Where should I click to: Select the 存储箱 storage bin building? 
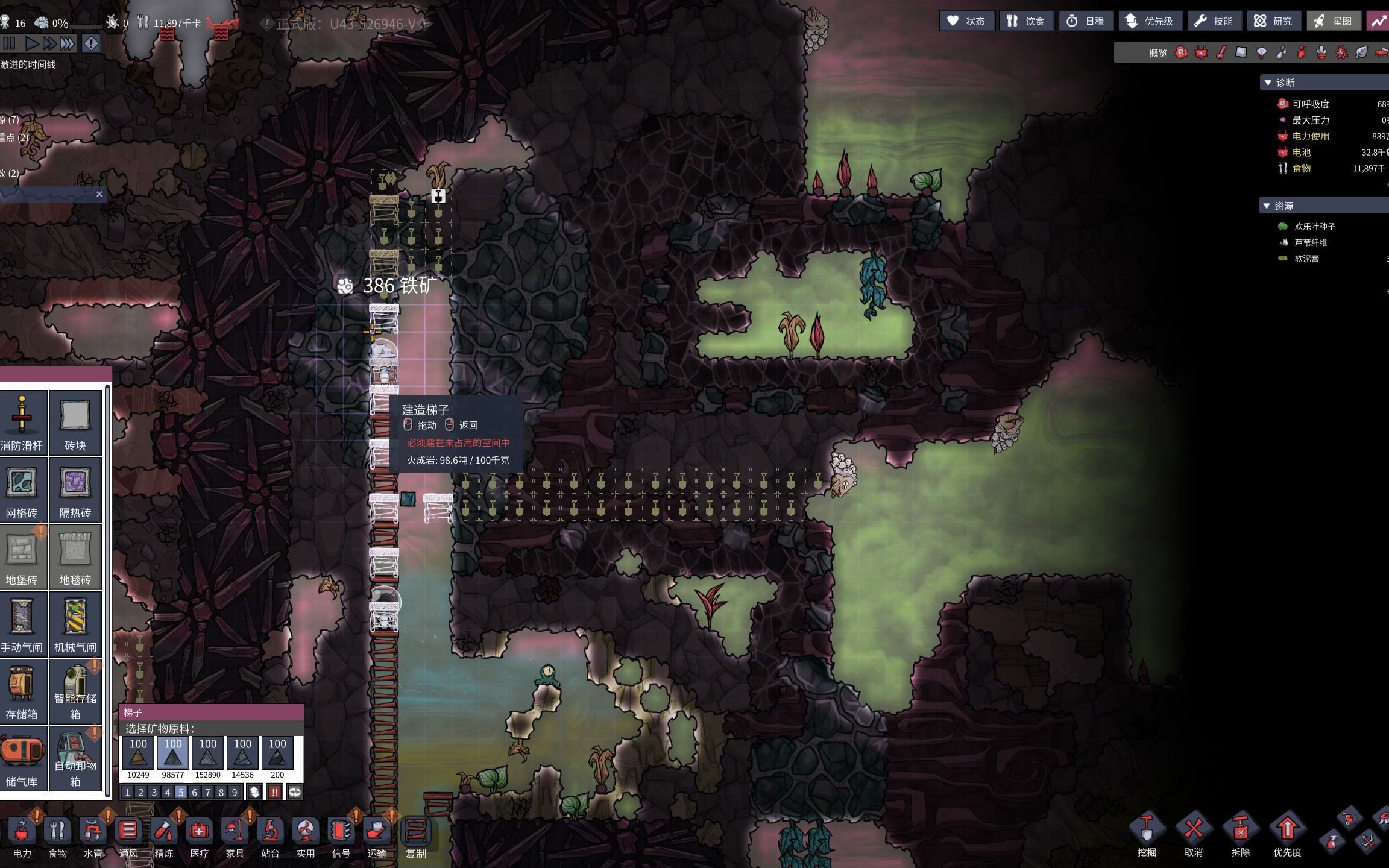22,691
